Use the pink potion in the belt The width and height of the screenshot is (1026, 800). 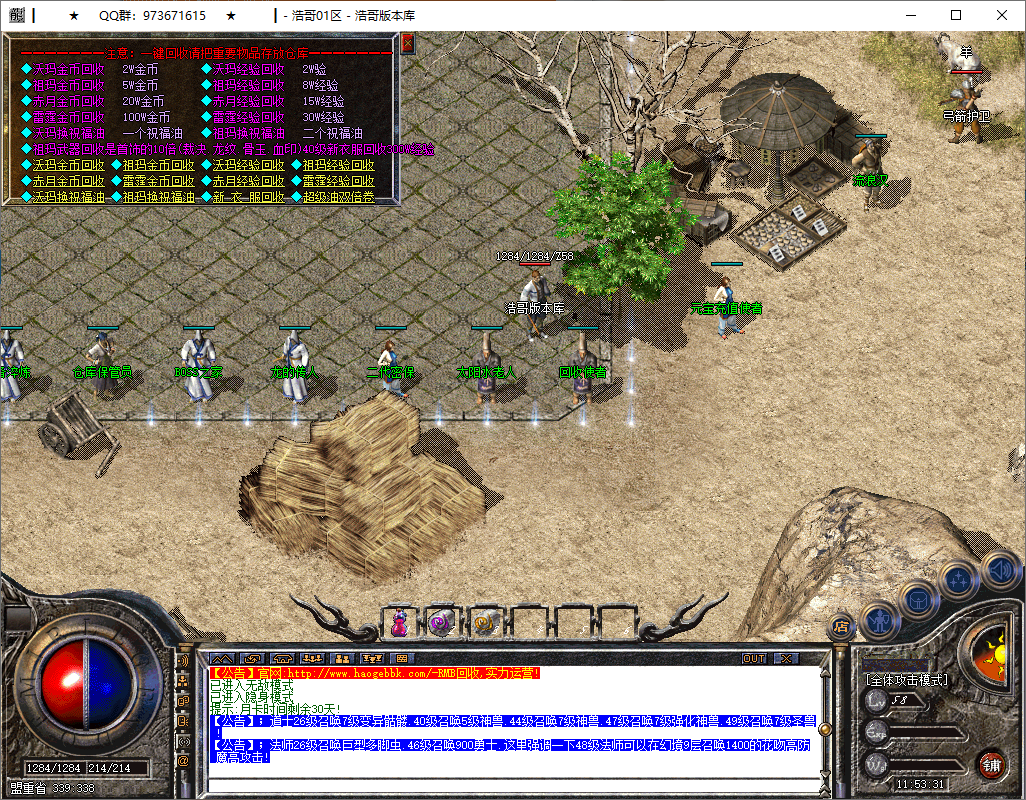399,623
